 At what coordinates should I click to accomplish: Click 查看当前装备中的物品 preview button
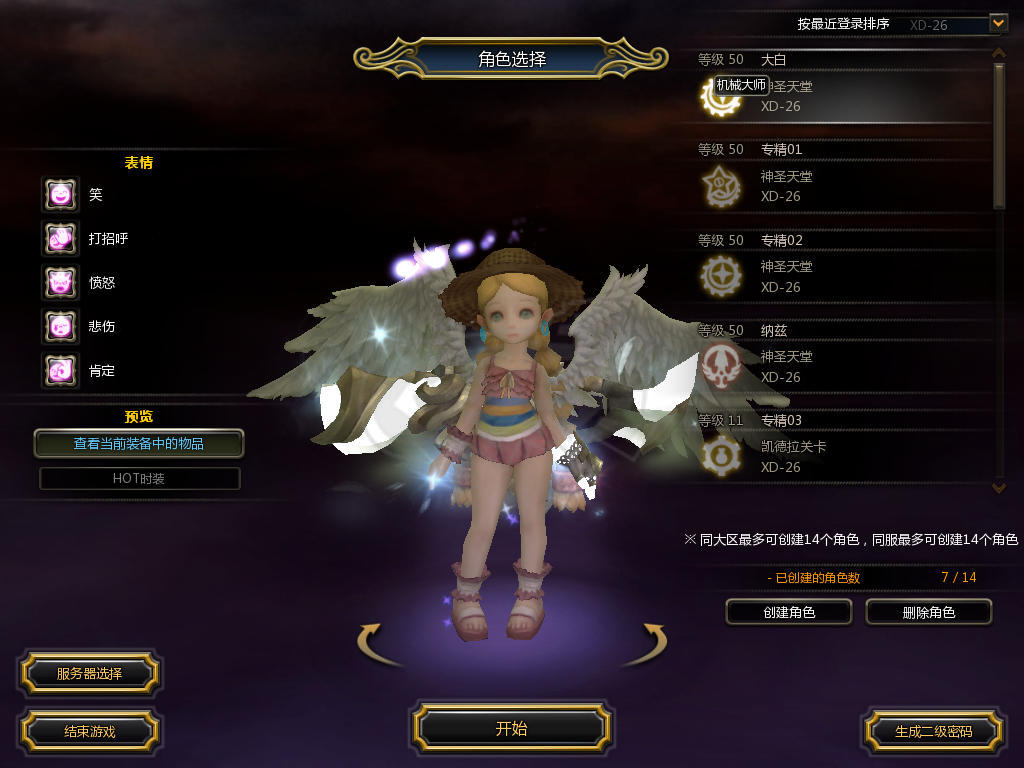coord(139,443)
